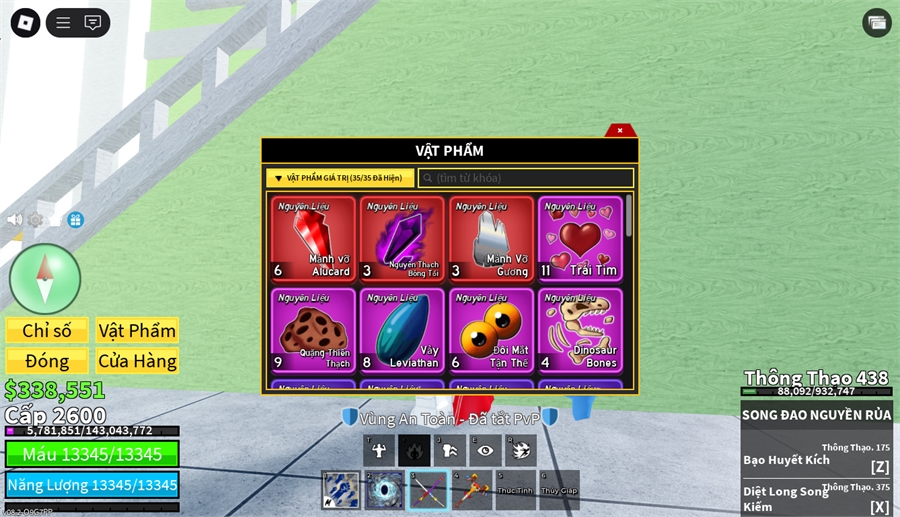Select the Mảnh Vỡ Alucard item
This screenshot has height=517, width=900.
point(313,239)
